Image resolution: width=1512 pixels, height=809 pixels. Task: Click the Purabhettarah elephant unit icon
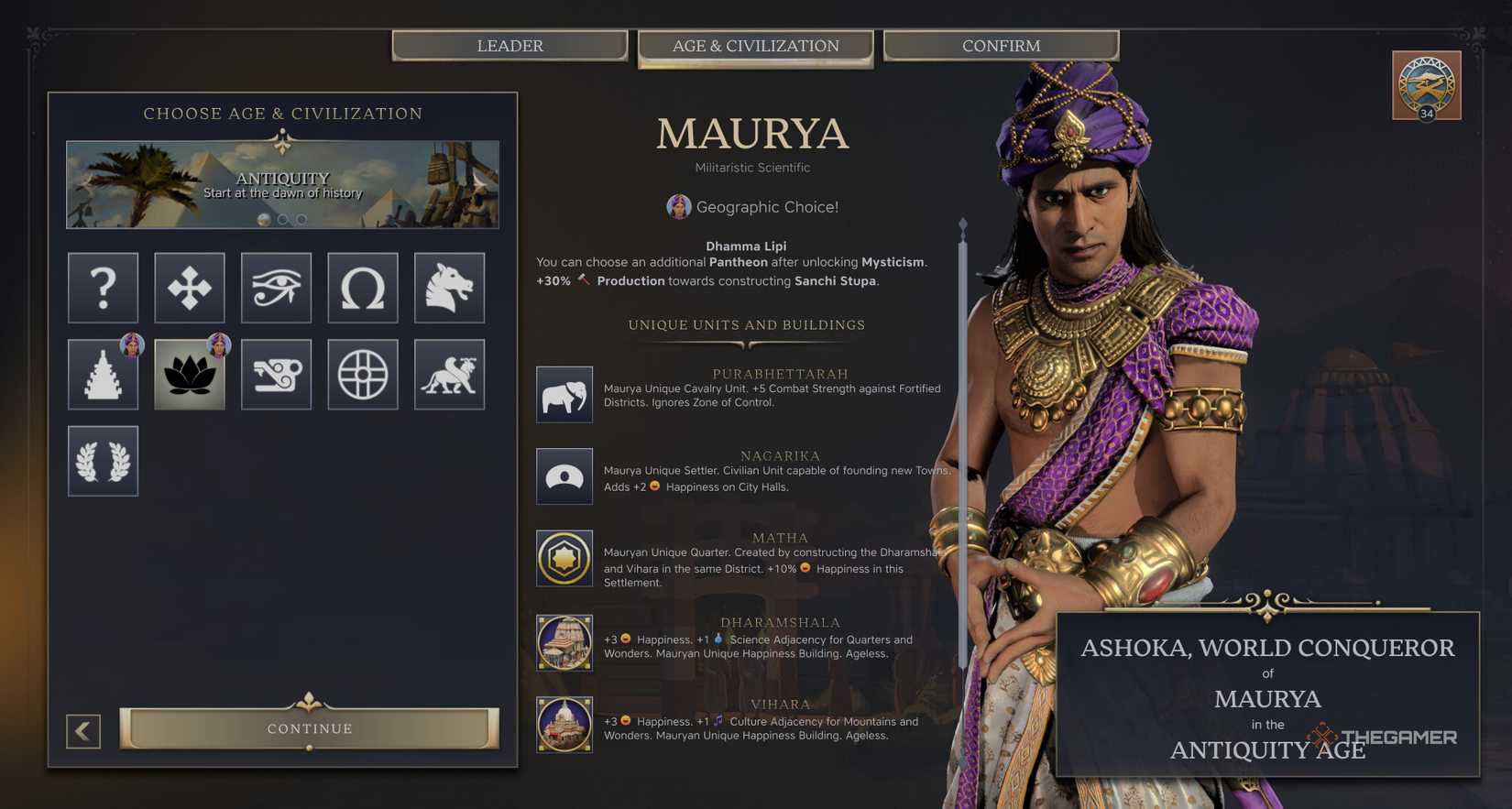(564, 394)
